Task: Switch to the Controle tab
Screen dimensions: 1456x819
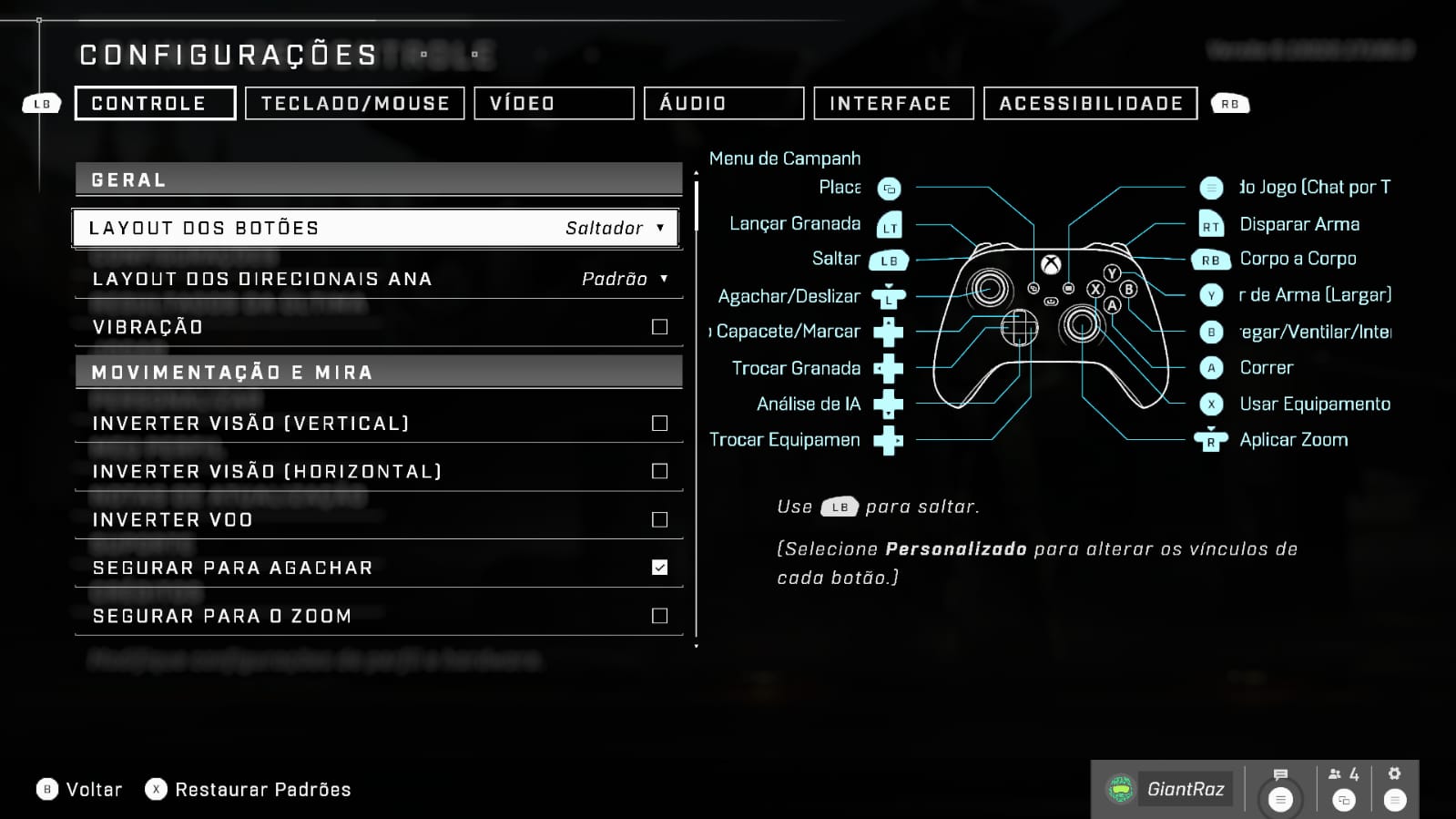Action: click(155, 103)
